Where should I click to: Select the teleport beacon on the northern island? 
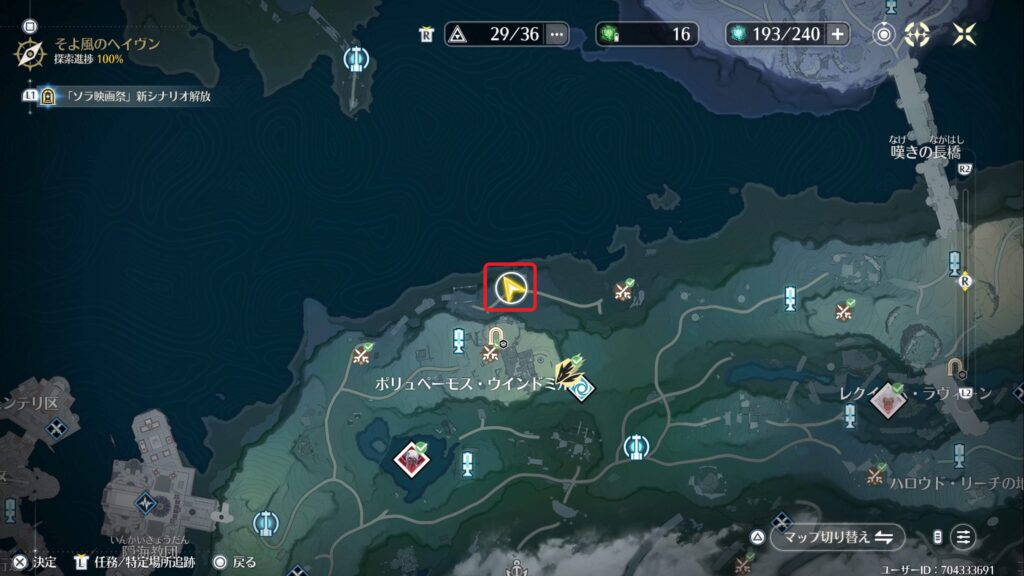pos(353,60)
